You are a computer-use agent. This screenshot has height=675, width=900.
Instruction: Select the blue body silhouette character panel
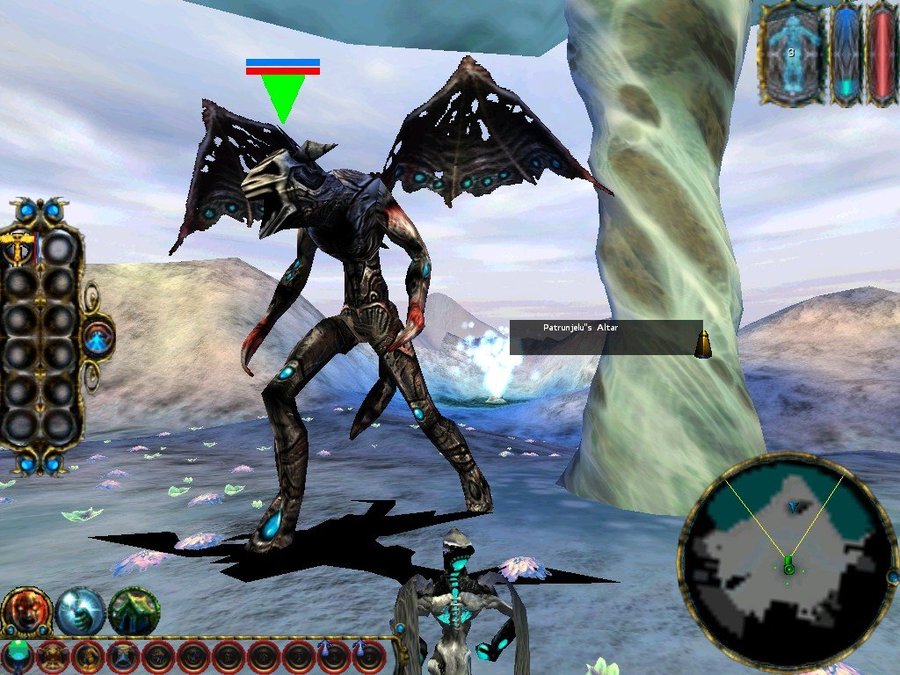(791, 53)
